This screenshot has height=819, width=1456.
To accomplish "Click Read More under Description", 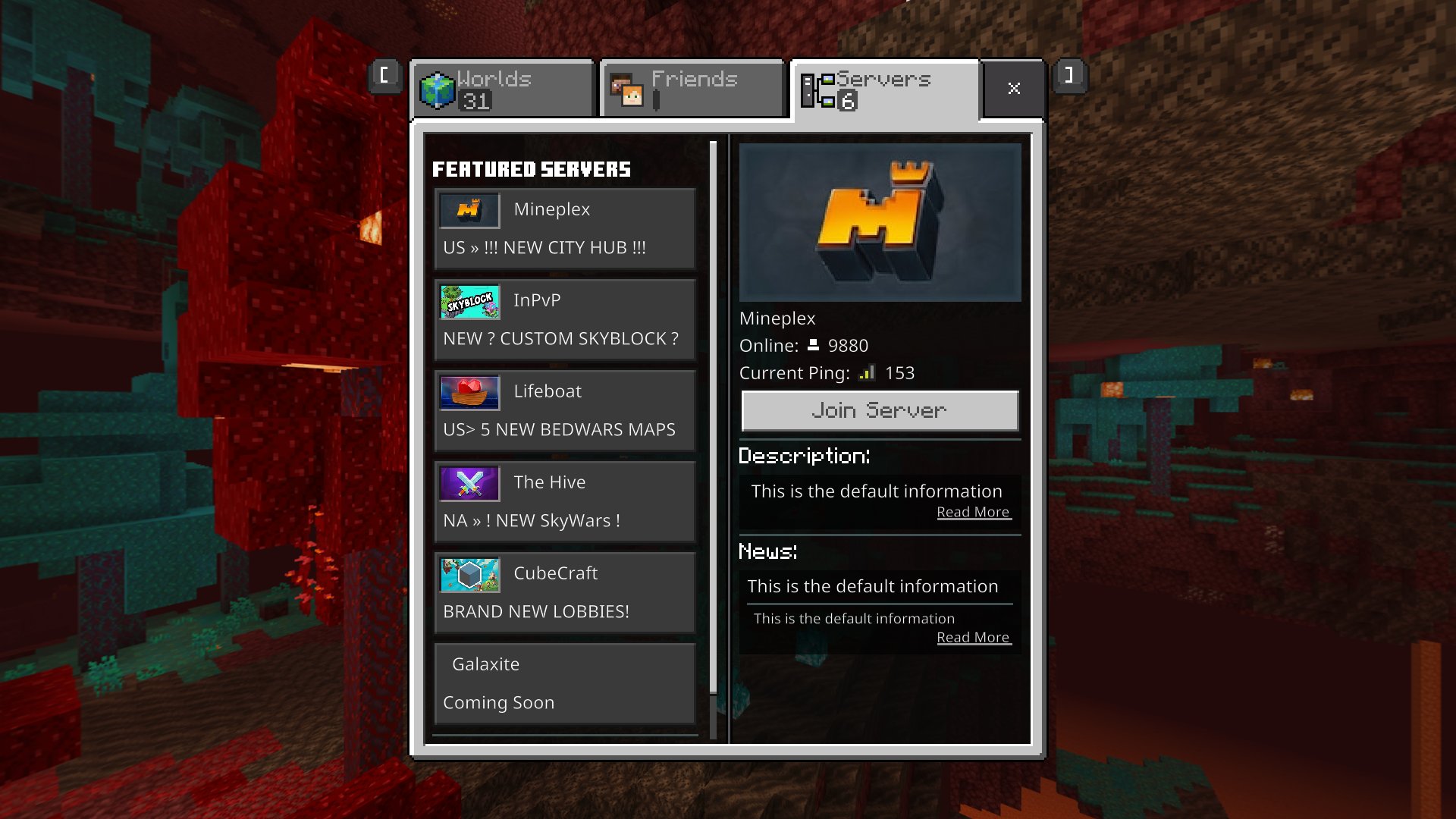I will (974, 511).
